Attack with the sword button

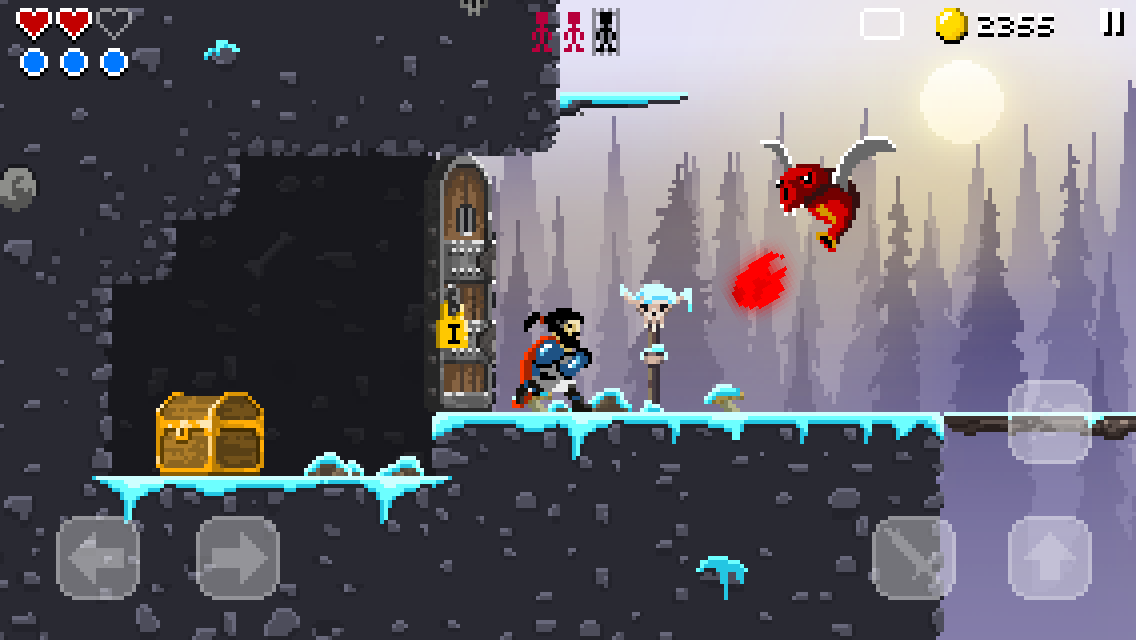point(913,558)
